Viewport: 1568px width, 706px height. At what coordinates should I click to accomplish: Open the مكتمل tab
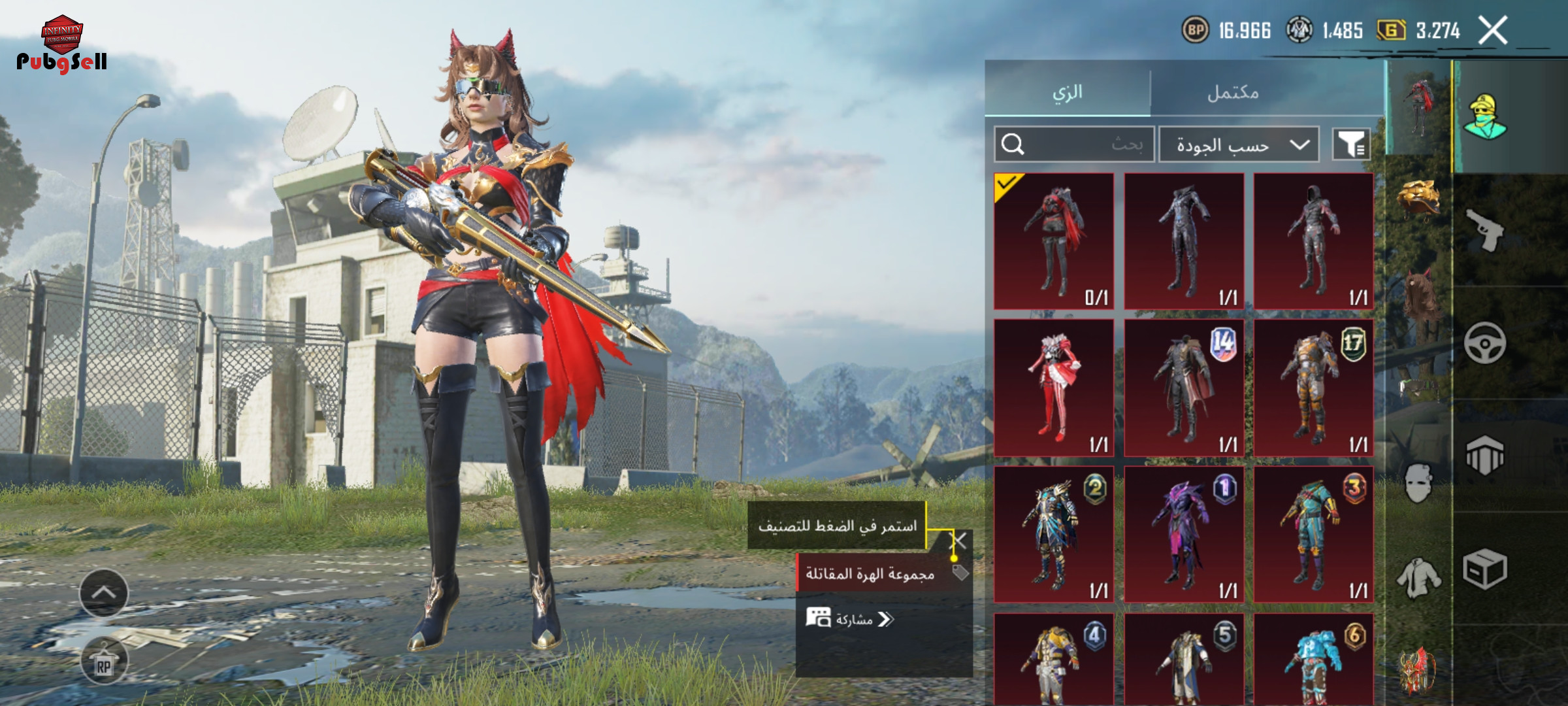pyautogui.click(x=1233, y=92)
